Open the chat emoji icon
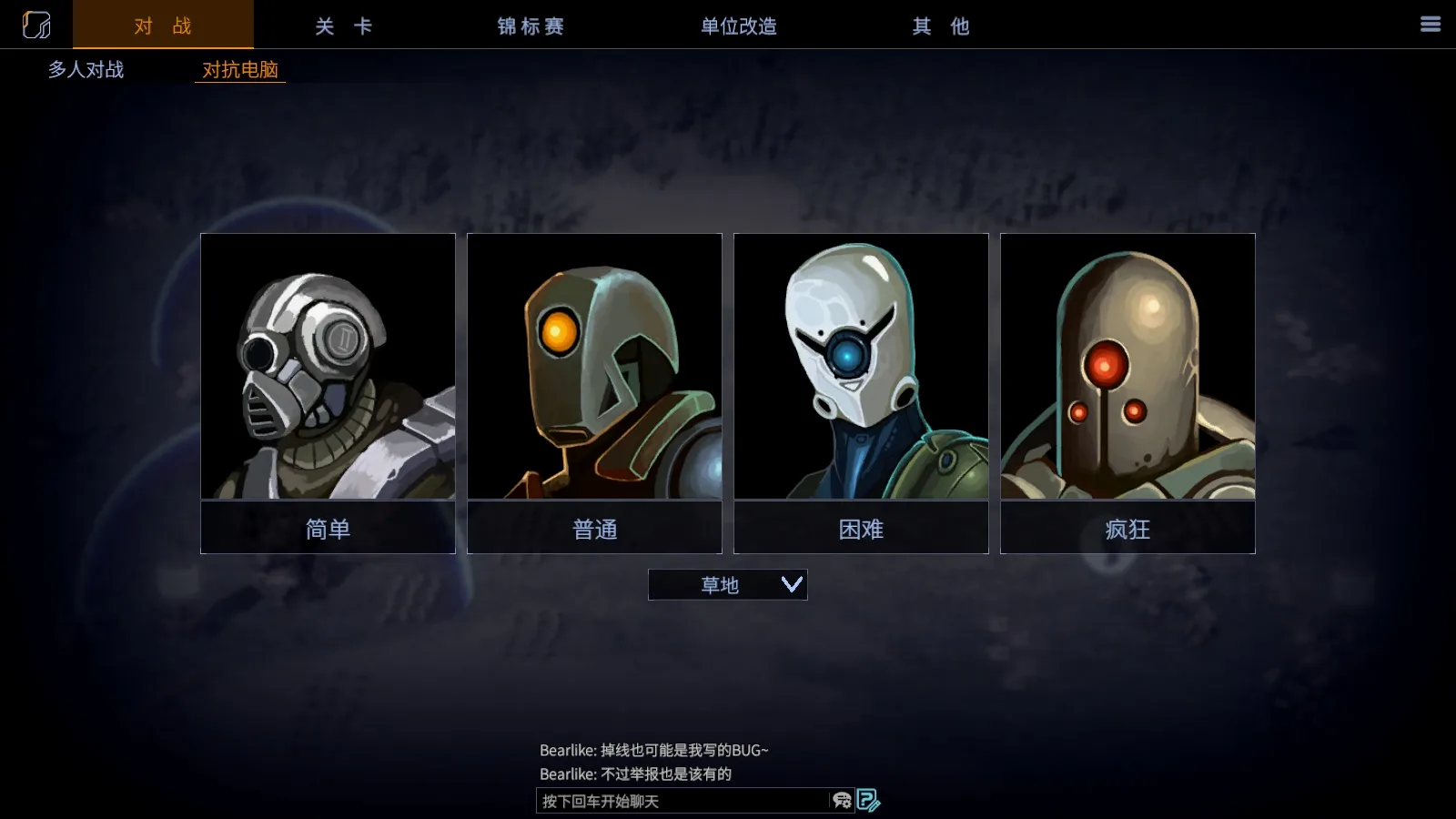The height and width of the screenshot is (819, 1456). (842, 801)
